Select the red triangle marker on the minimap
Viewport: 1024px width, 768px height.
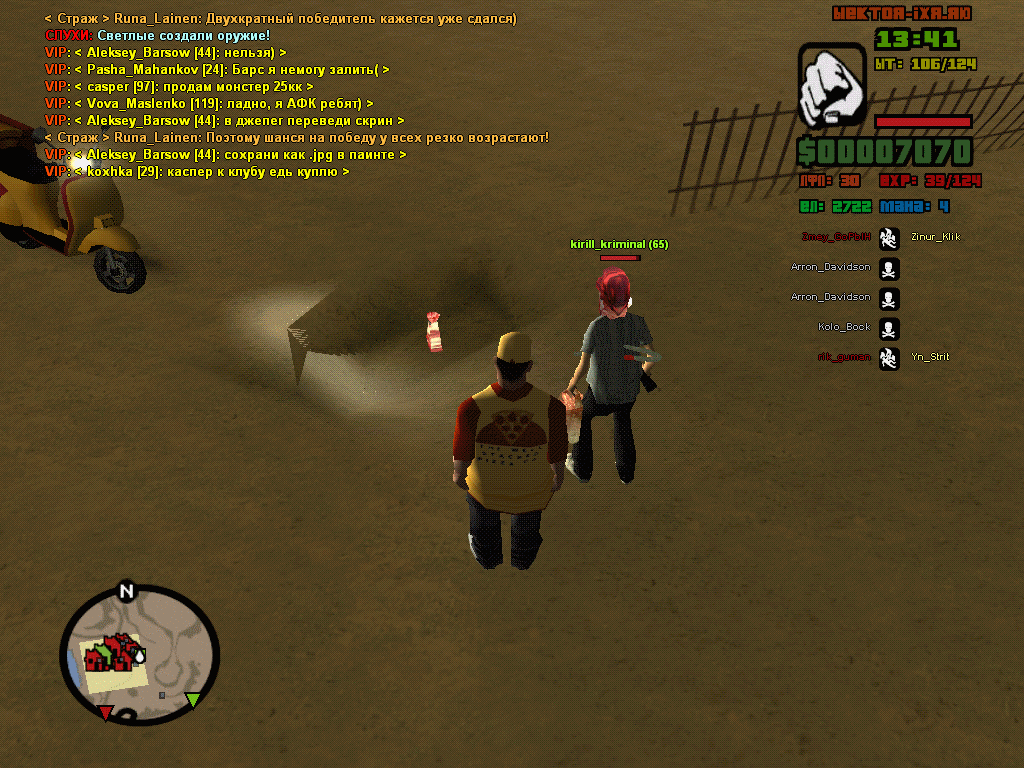click(105, 712)
